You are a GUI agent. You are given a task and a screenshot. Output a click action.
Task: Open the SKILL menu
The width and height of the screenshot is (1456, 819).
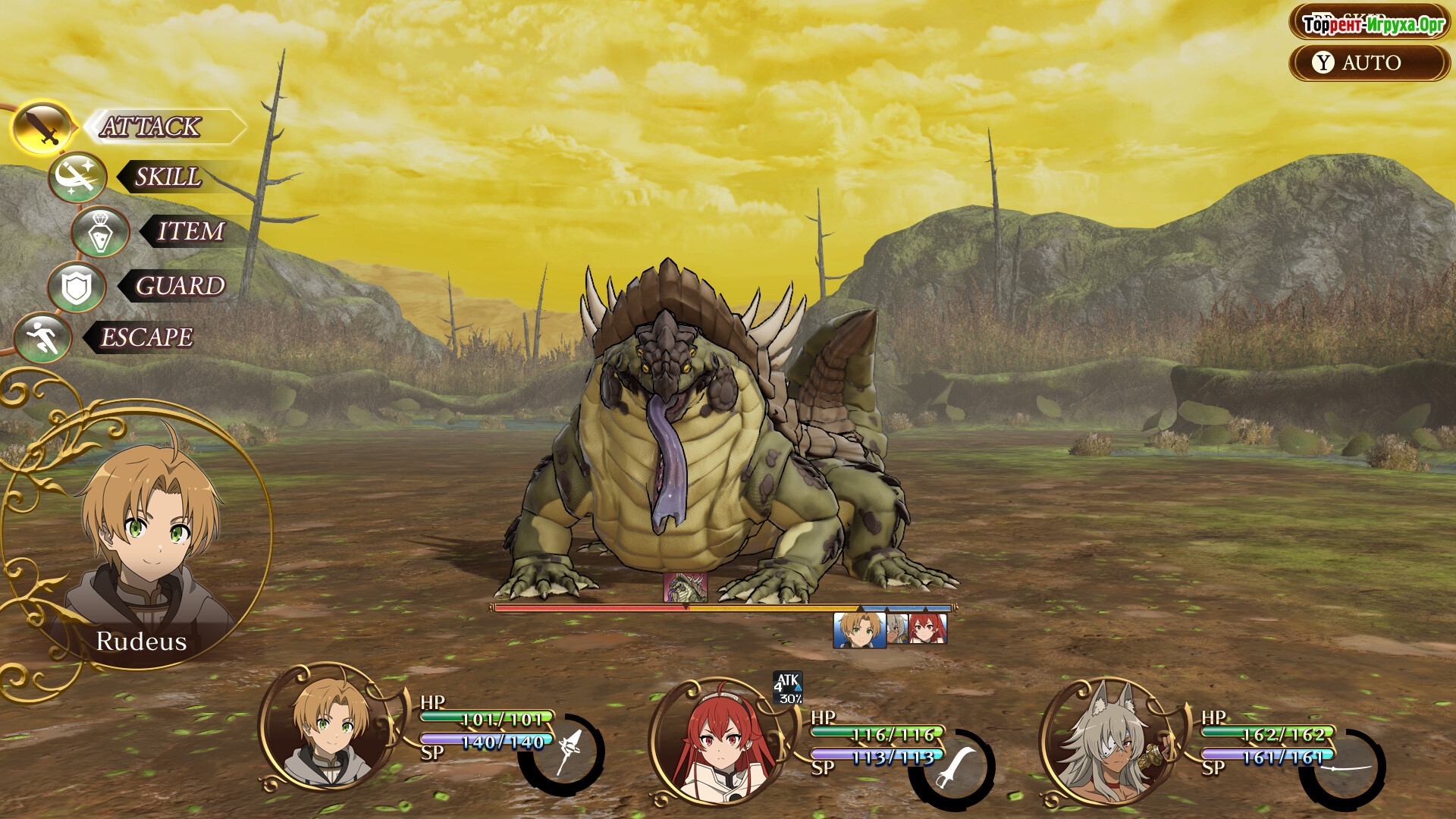point(168,177)
